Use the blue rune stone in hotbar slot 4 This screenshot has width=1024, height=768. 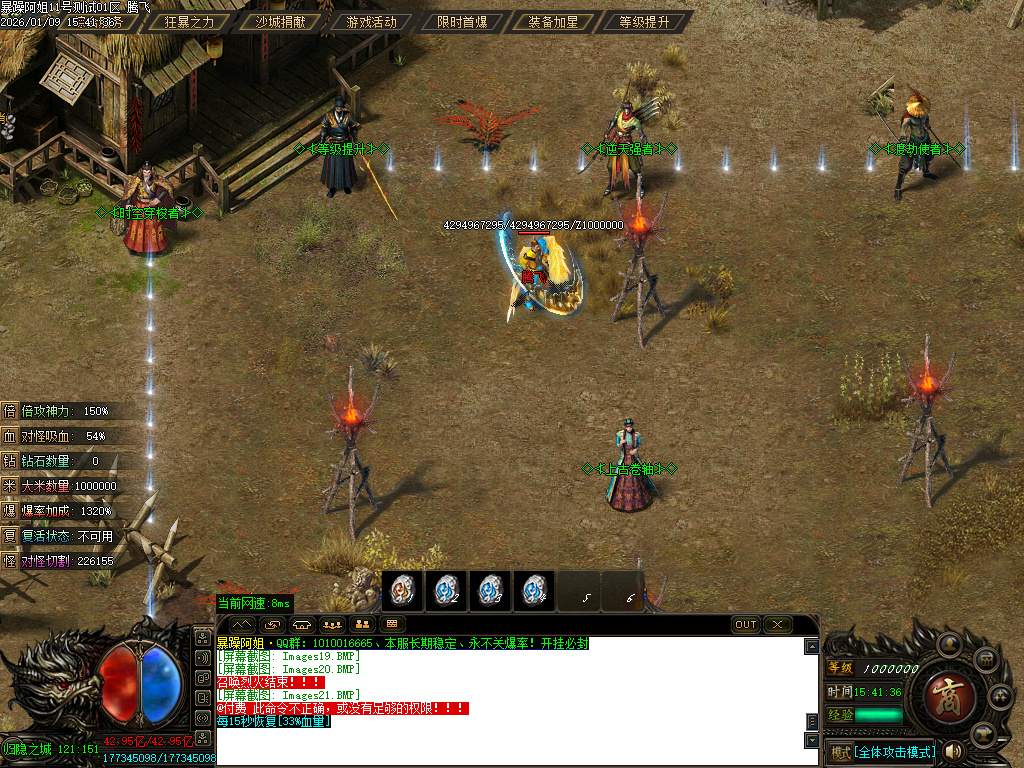point(535,591)
